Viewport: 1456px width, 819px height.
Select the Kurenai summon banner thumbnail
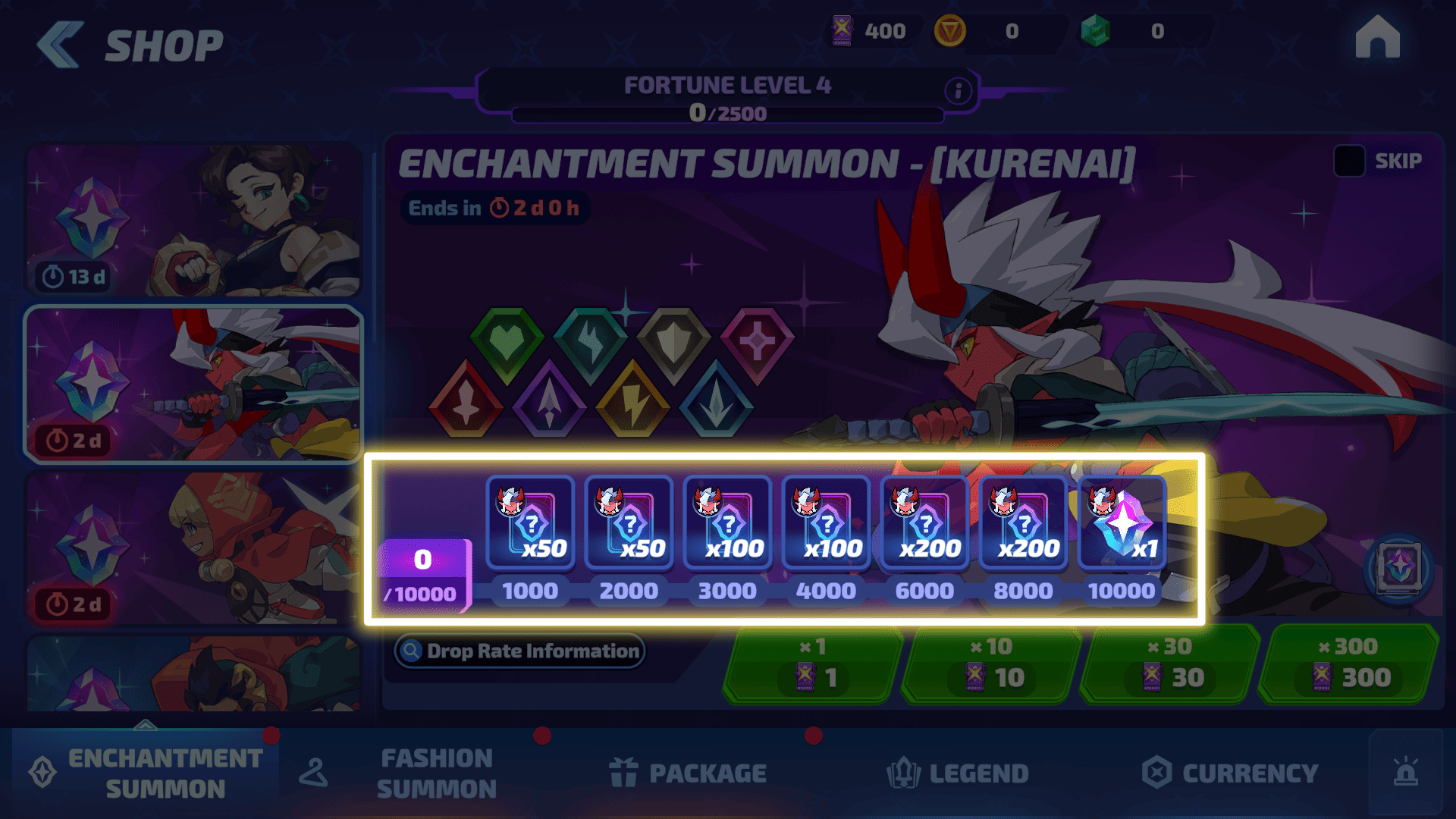click(x=193, y=384)
